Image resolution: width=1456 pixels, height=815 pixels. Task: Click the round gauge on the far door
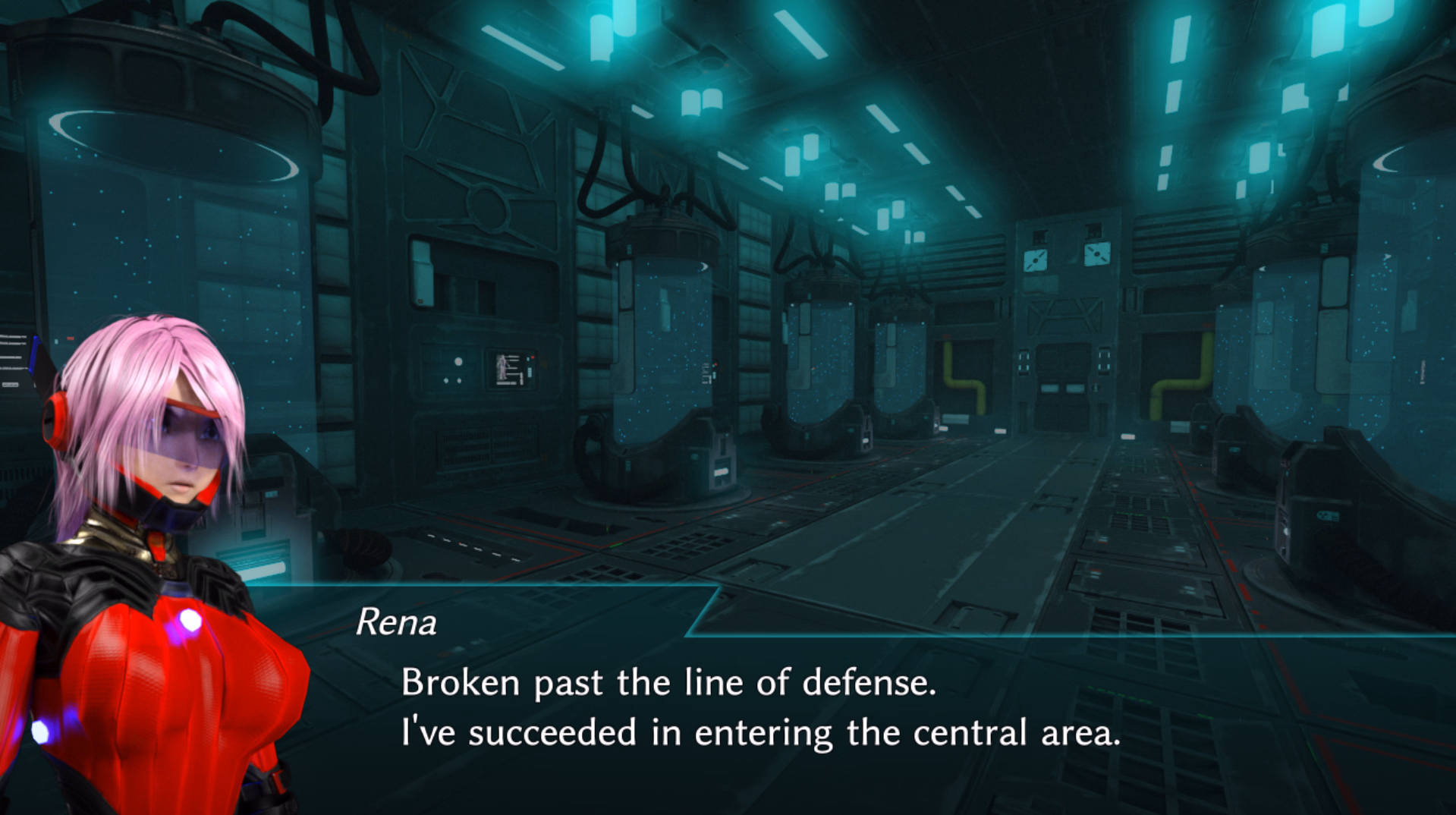click(x=1036, y=262)
